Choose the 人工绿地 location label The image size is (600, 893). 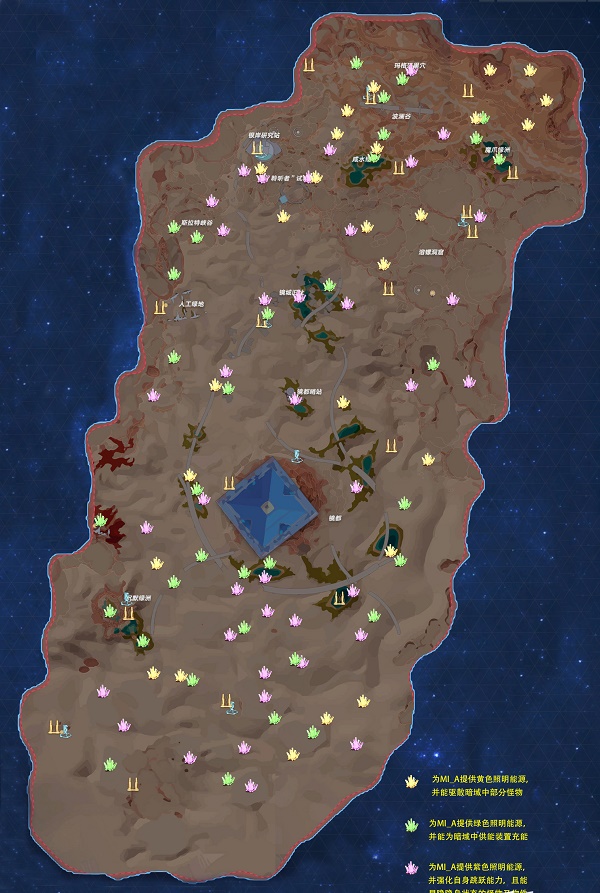coord(191,303)
